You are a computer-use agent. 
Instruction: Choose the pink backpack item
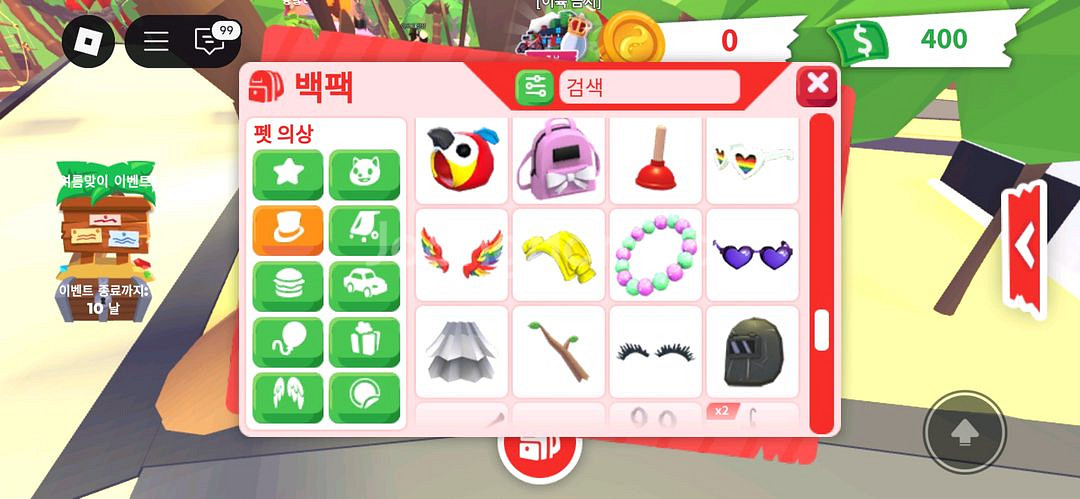point(557,158)
